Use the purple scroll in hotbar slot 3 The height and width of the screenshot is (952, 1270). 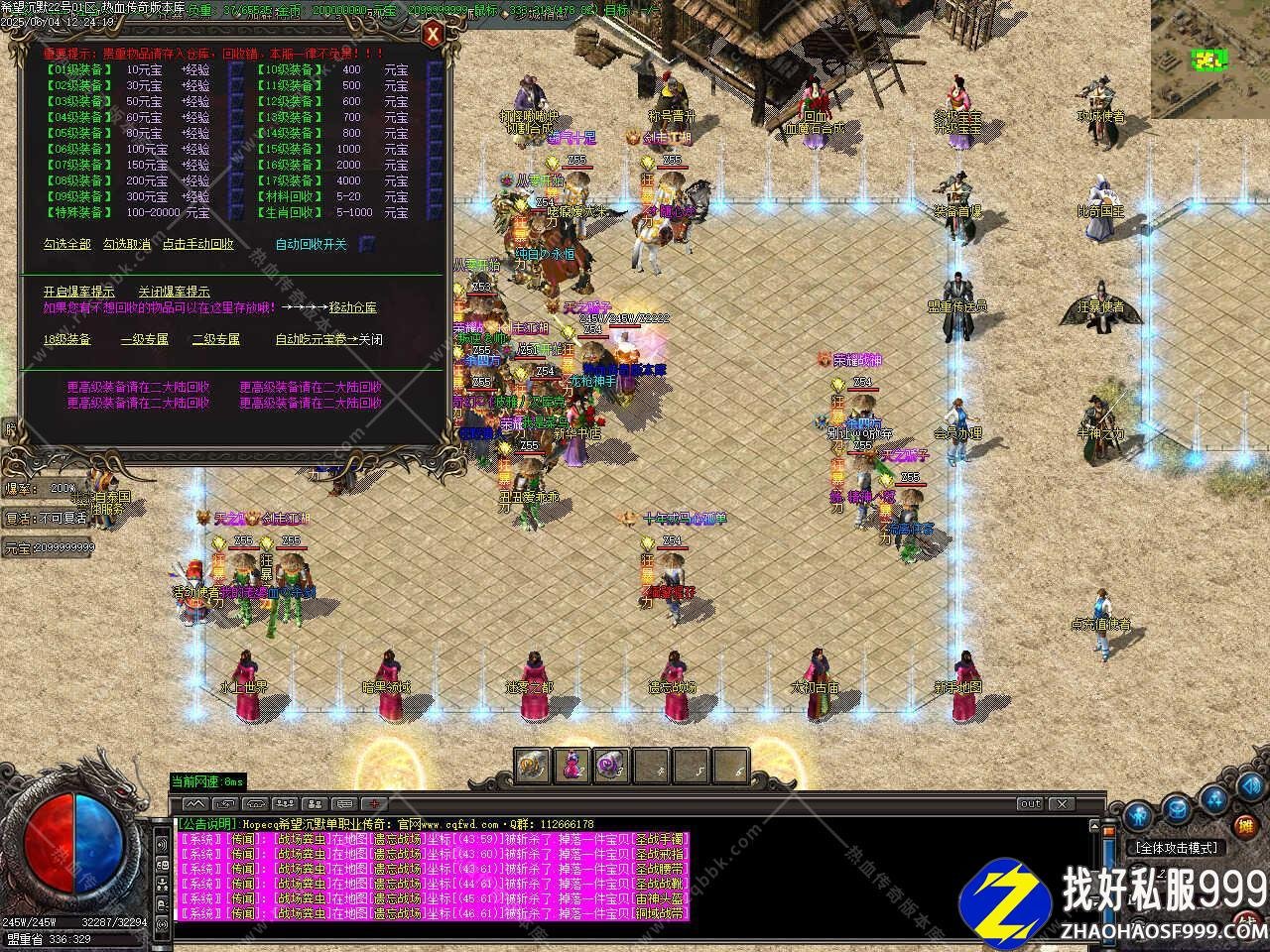[x=611, y=766]
